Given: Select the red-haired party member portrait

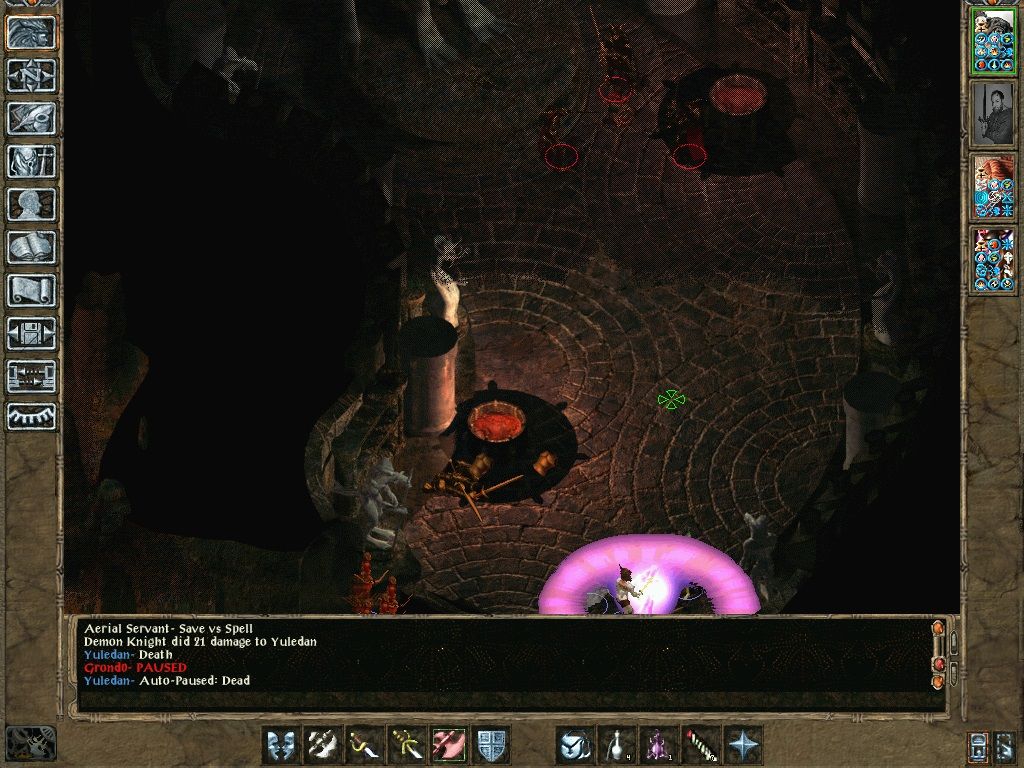Looking at the screenshot, I should tap(993, 187).
